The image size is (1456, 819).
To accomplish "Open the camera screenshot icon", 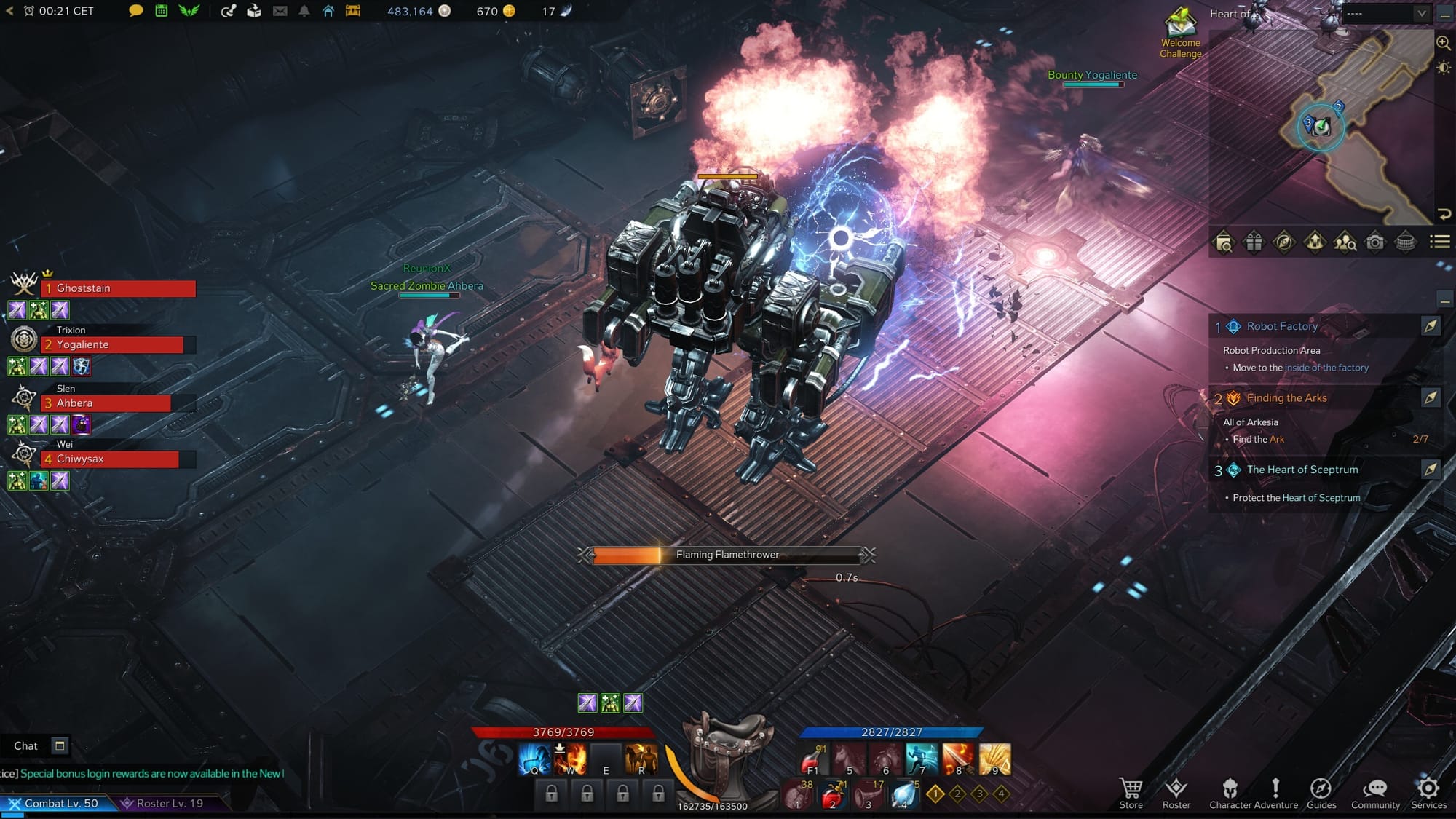I will pos(1374,242).
